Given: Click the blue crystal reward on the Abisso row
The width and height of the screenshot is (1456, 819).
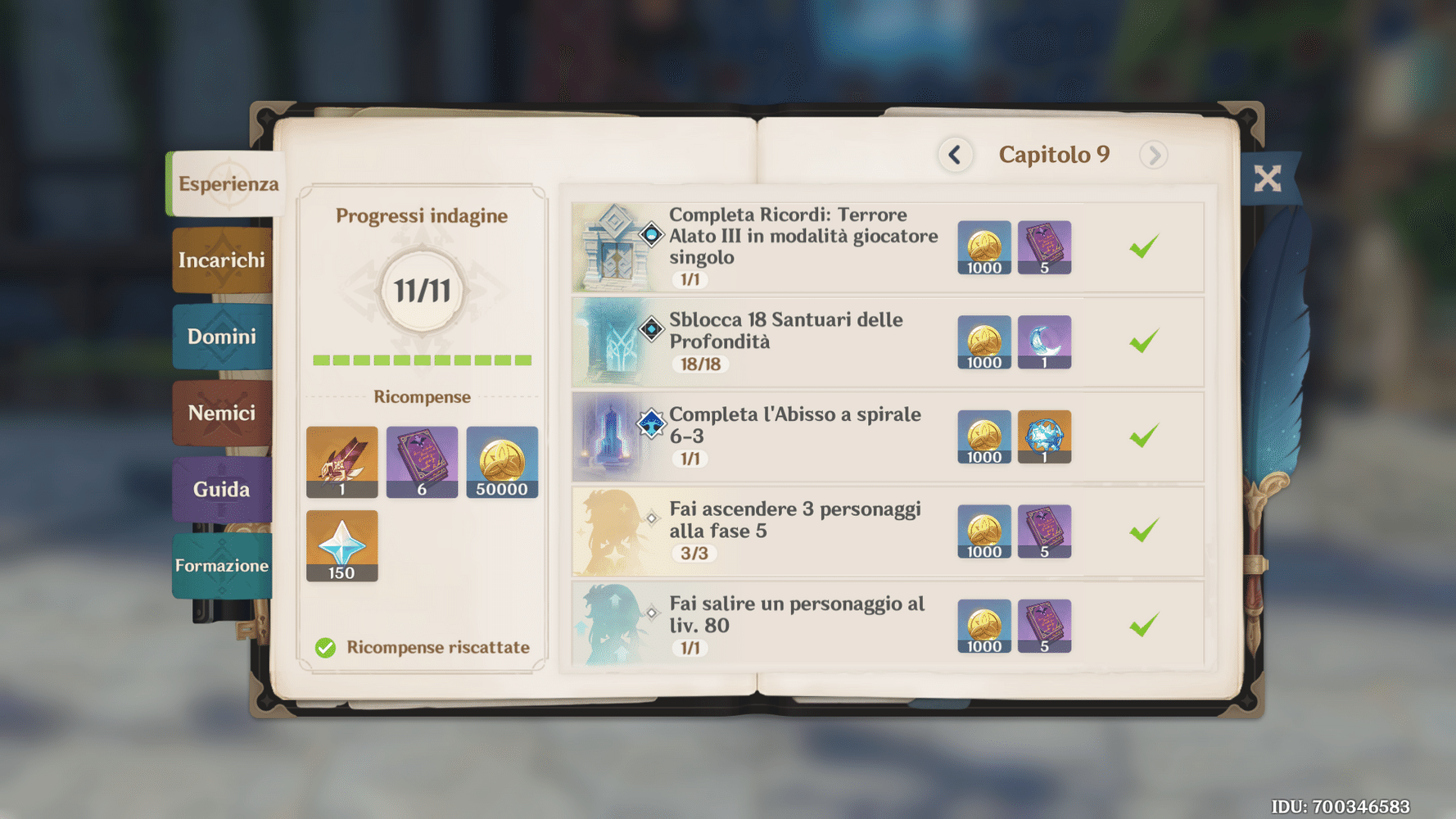Looking at the screenshot, I should pos(1045,437).
